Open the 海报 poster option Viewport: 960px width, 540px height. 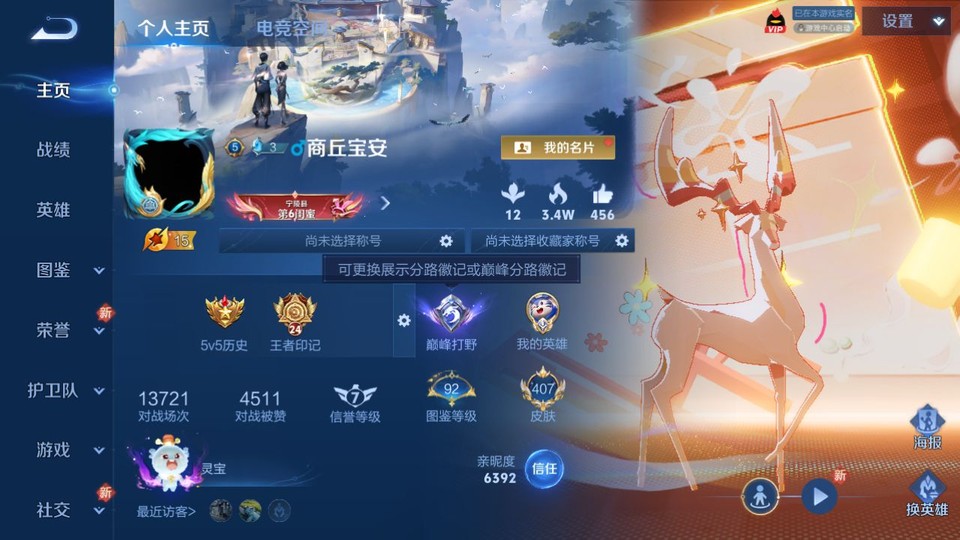(927, 428)
